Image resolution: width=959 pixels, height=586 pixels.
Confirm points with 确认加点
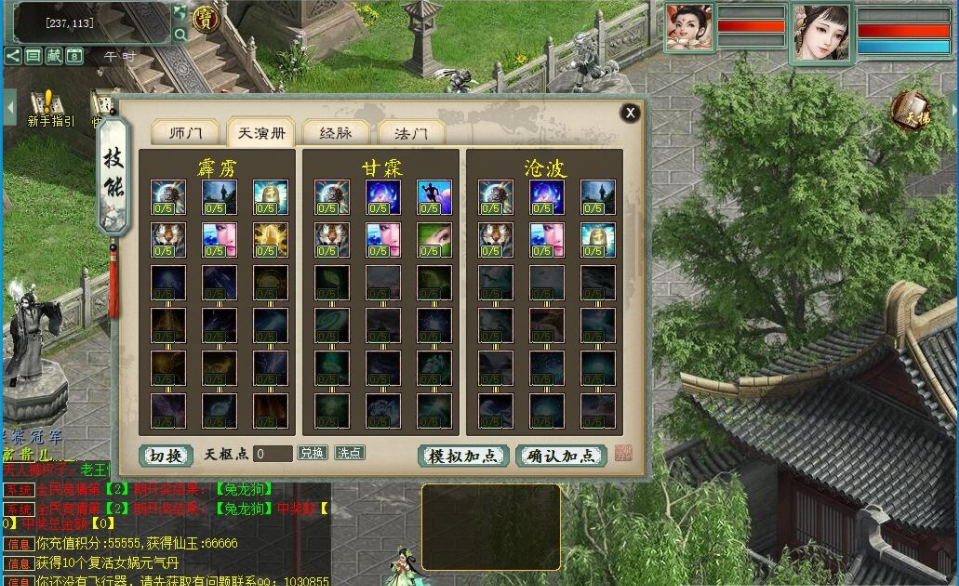(x=561, y=456)
